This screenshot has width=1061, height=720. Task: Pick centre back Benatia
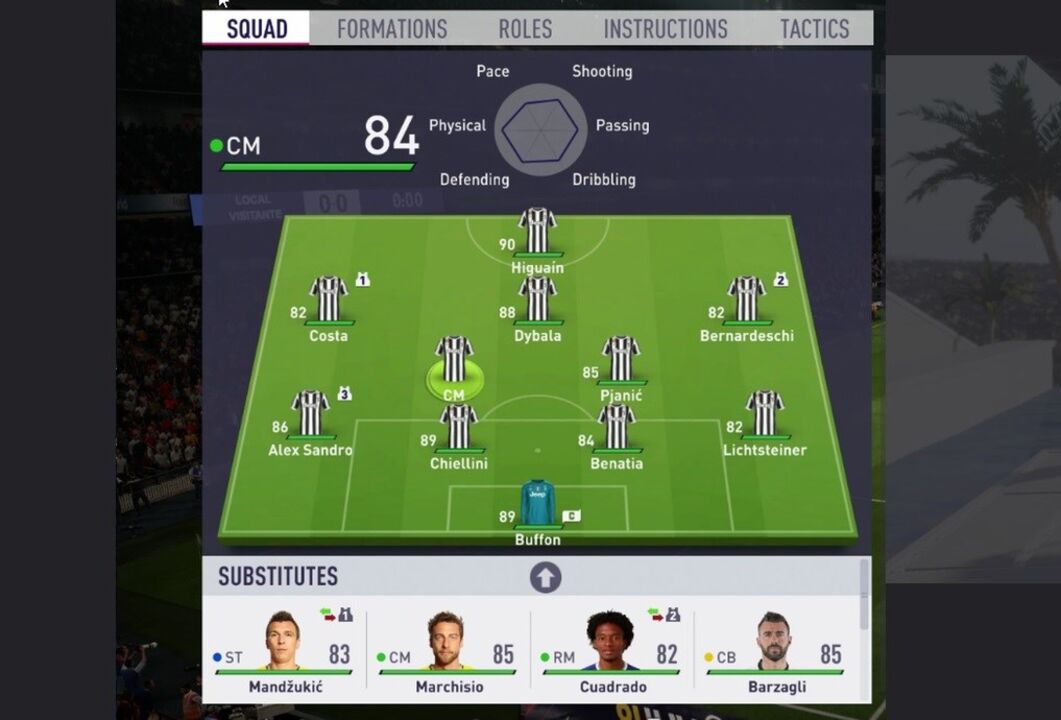coord(616,428)
